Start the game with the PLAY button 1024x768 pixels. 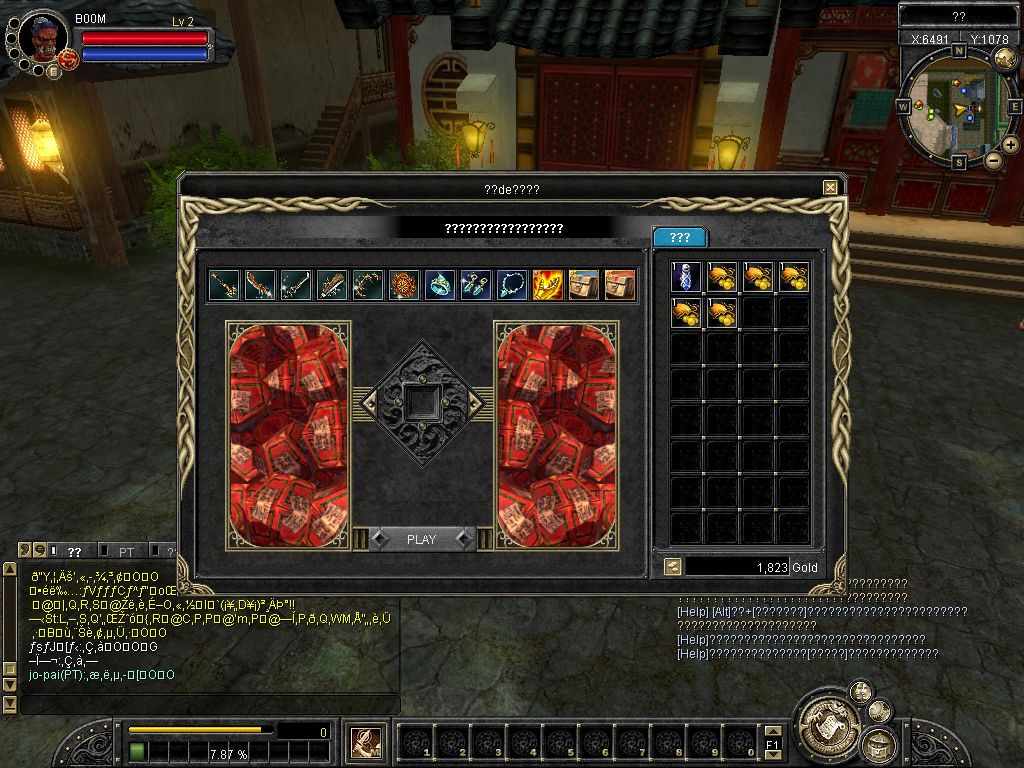pyautogui.click(x=421, y=539)
